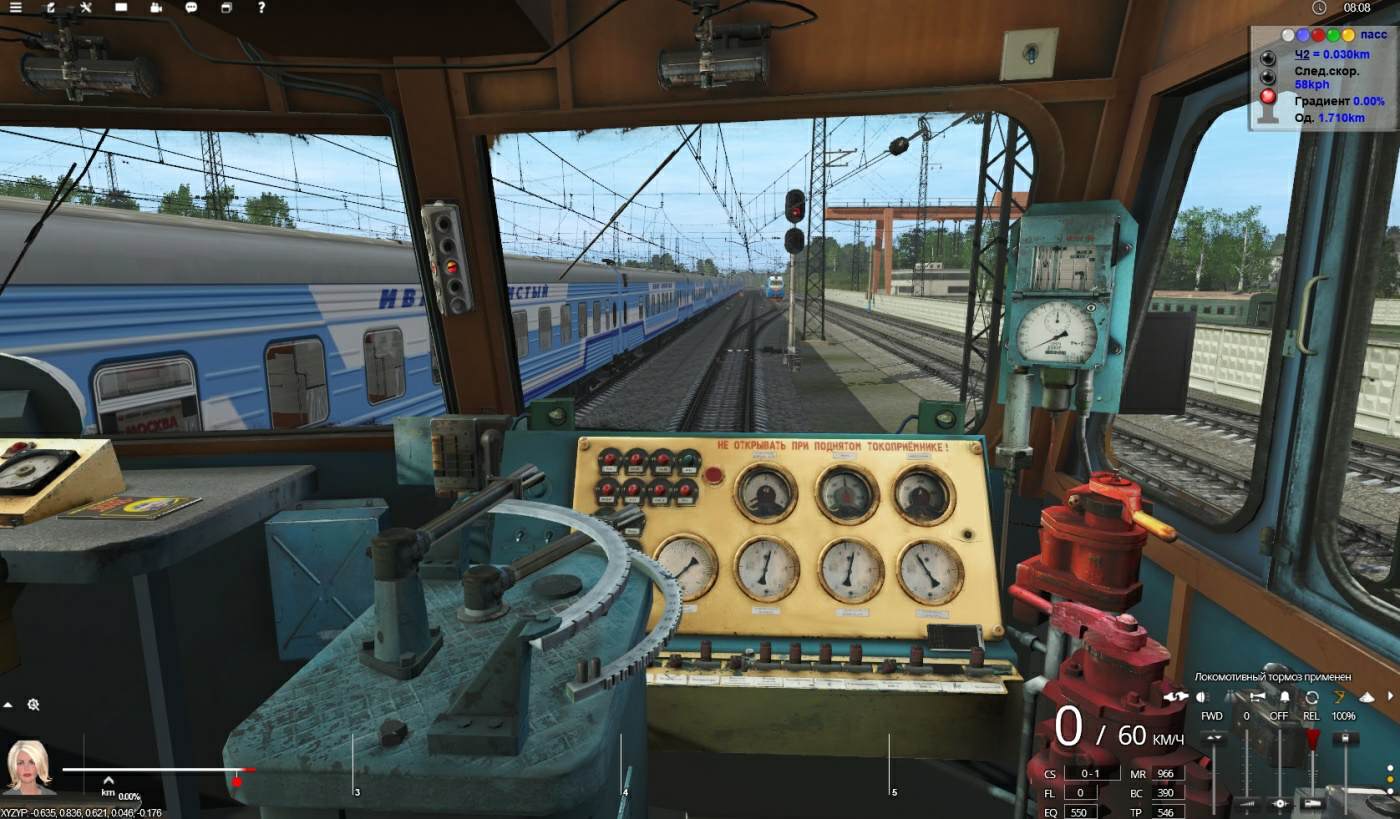Toggle the headlight icon
Screen dimensions: 1400x819
pos(1202,697)
